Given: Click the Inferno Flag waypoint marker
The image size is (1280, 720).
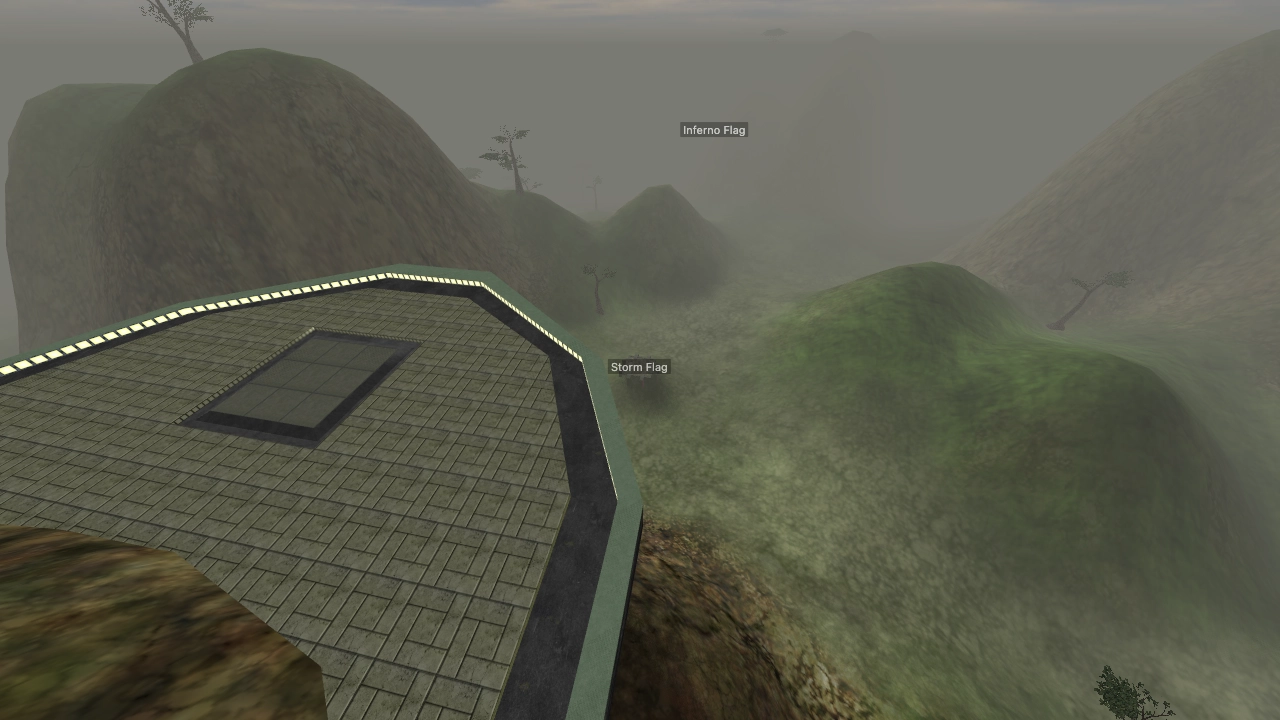Looking at the screenshot, I should (x=714, y=130).
